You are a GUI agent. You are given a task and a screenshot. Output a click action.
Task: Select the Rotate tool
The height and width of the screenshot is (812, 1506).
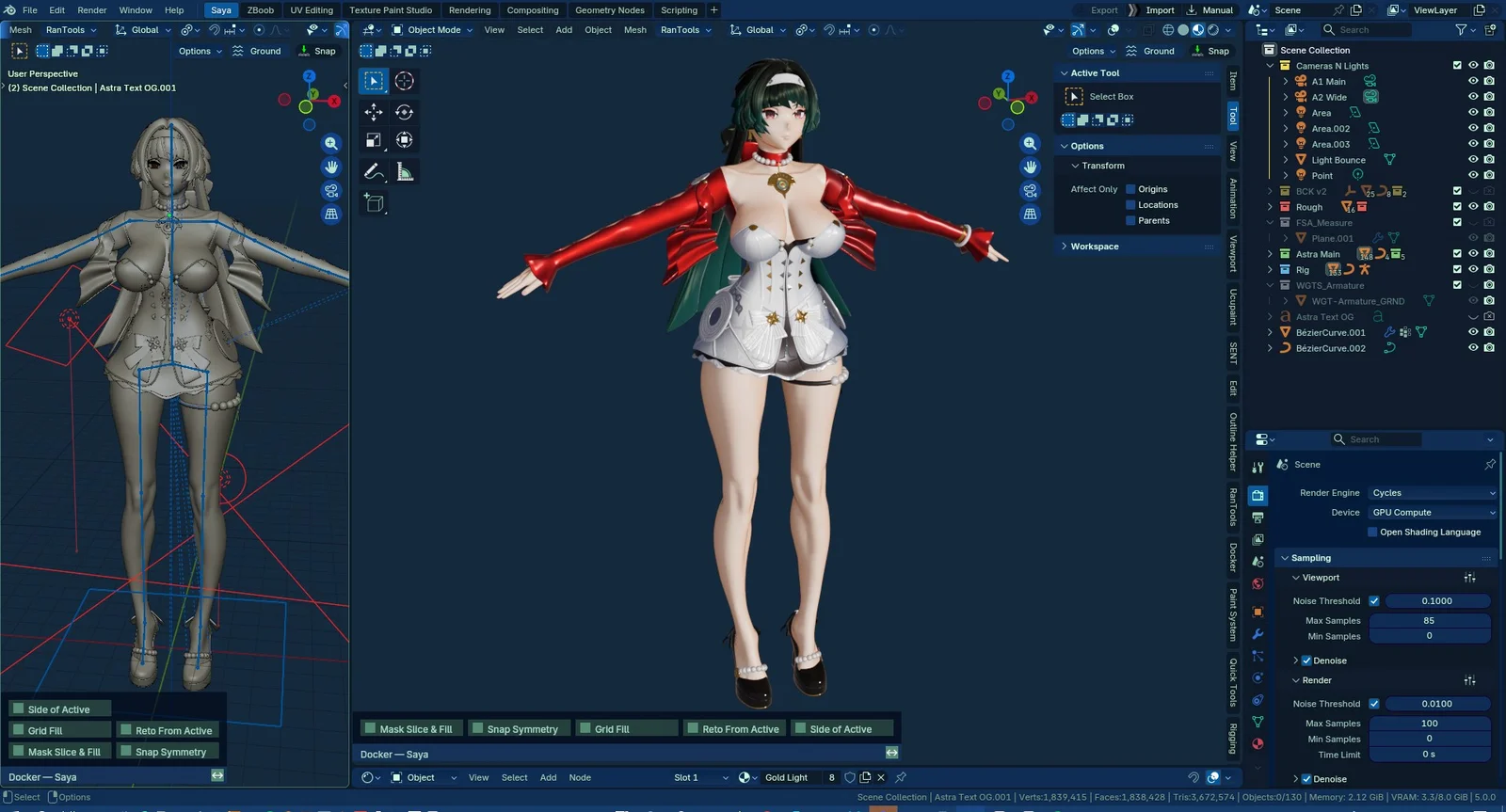coord(404,112)
